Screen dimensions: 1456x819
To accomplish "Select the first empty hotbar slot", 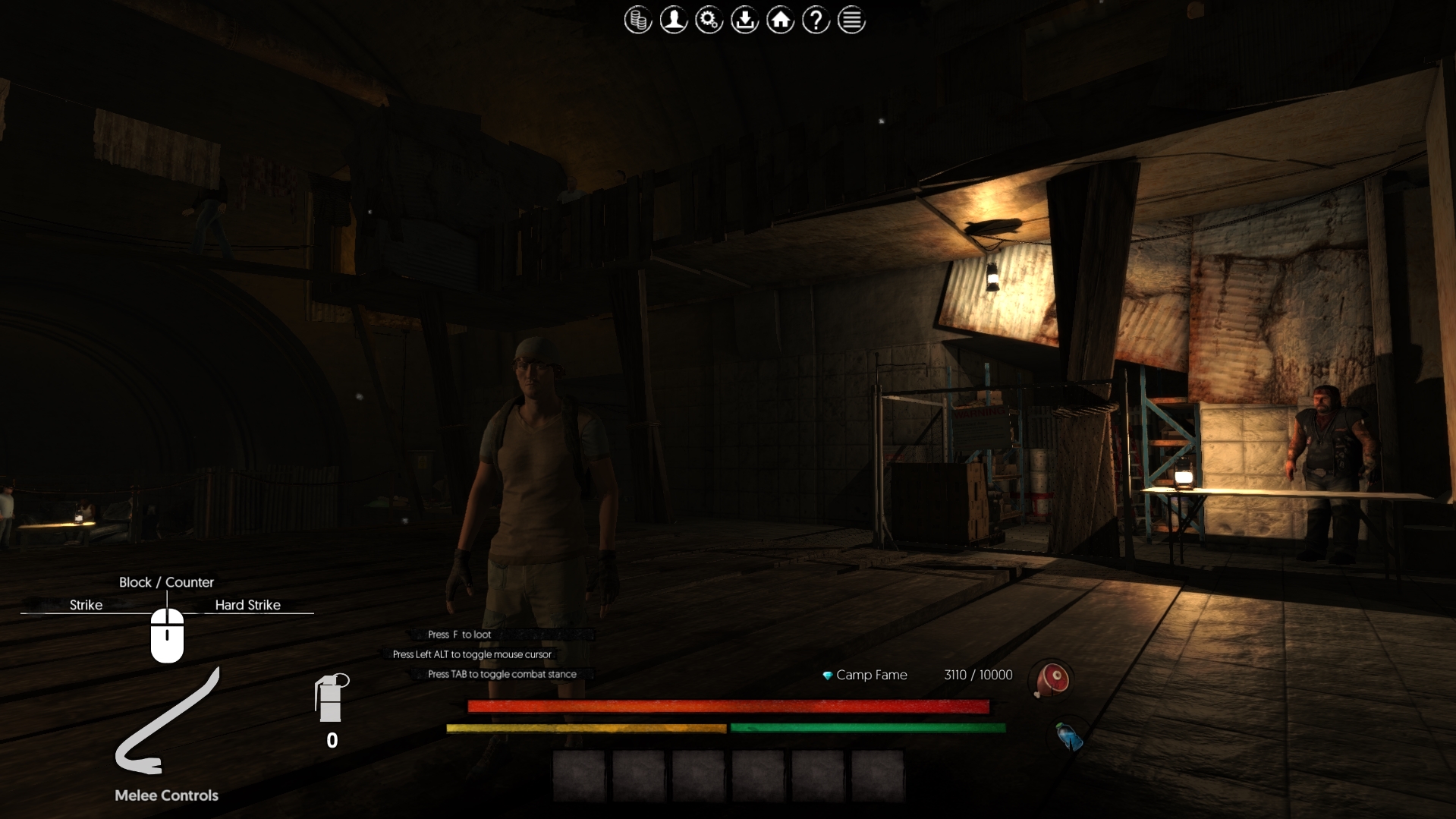I will (580, 776).
